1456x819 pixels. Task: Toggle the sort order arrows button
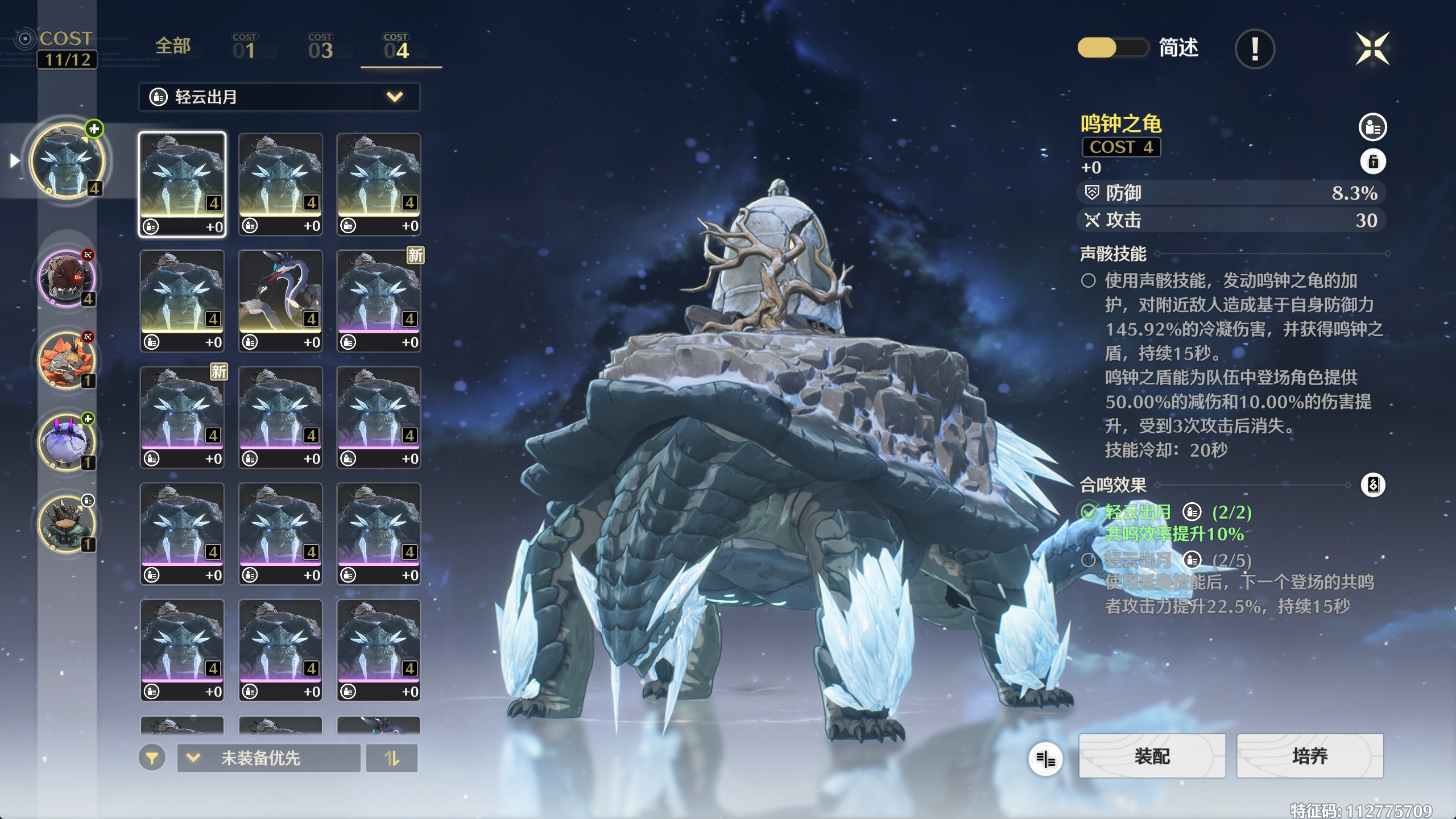point(392,758)
